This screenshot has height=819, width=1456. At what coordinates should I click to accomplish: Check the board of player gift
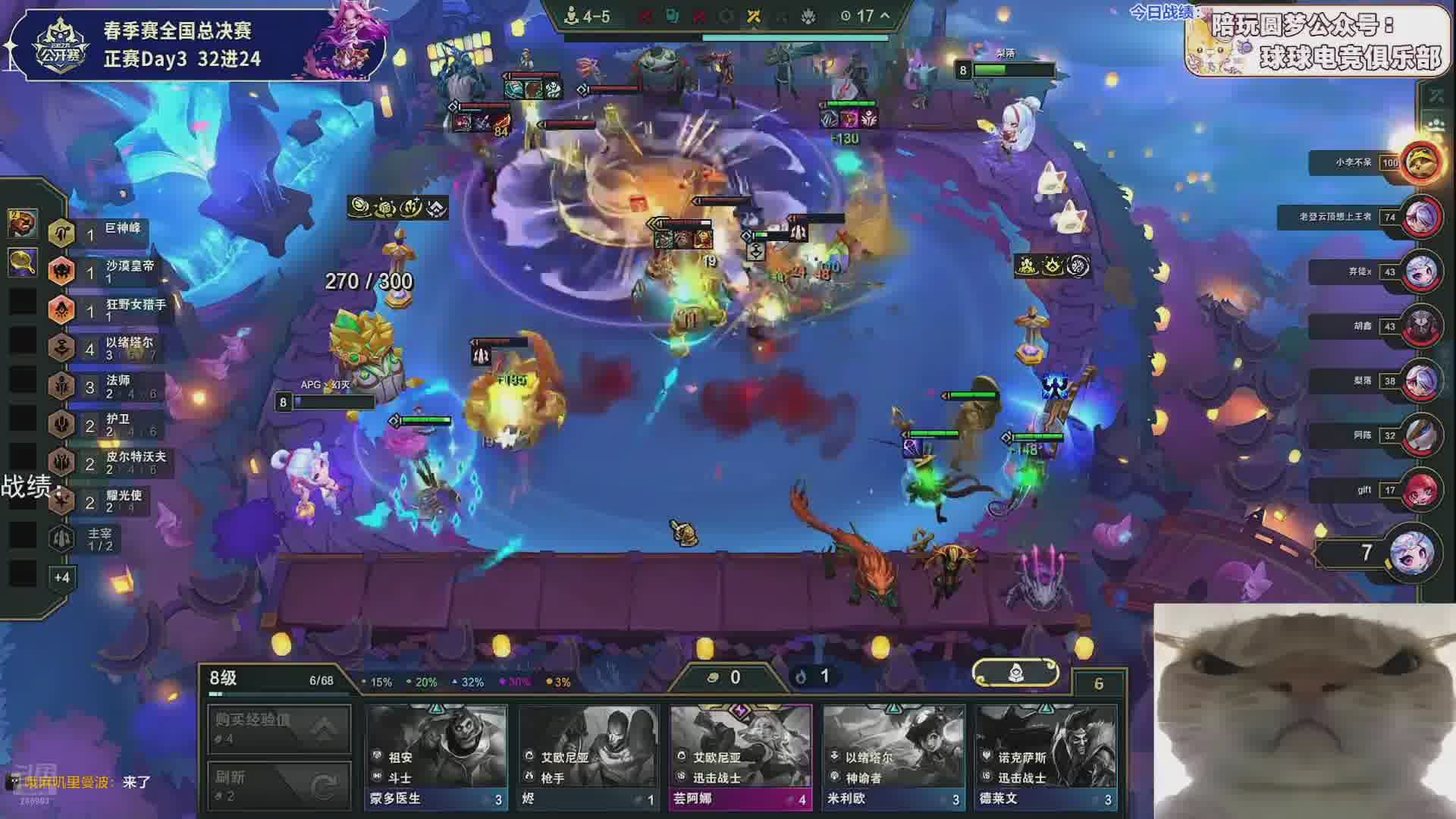(1421, 490)
